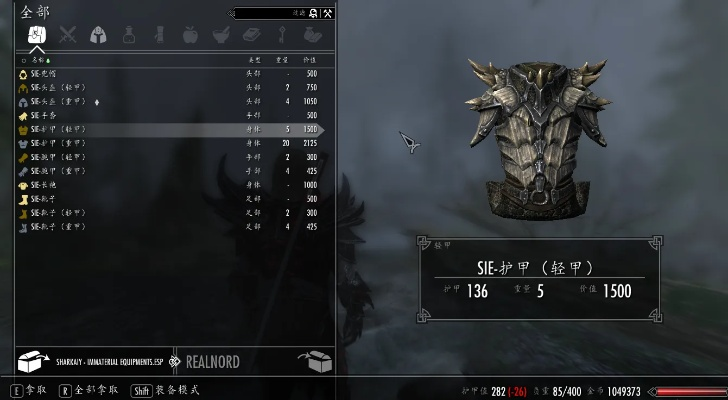Switch to the scrolls category

[159, 36]
